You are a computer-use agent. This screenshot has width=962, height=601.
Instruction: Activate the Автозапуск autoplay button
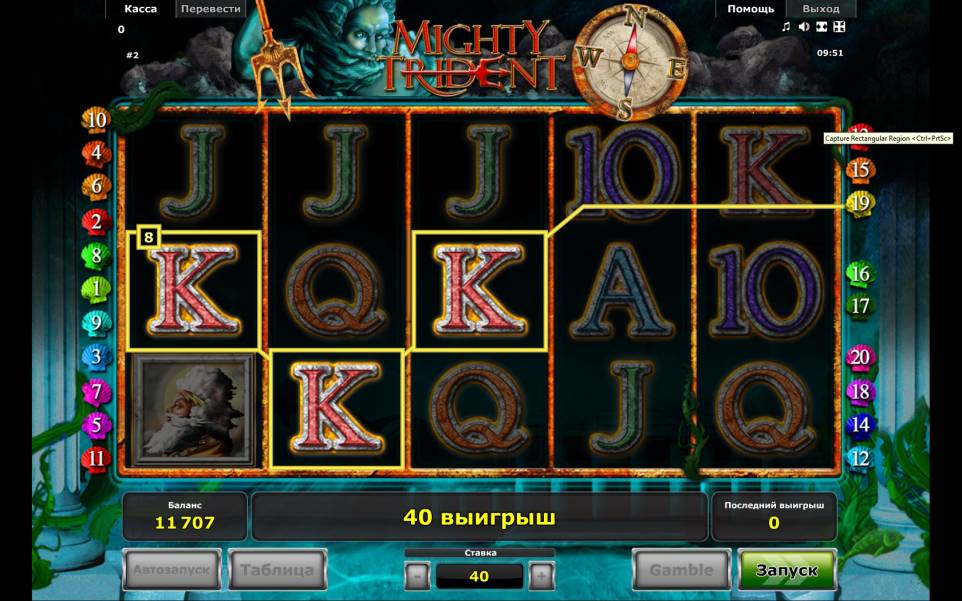(171, 570)
